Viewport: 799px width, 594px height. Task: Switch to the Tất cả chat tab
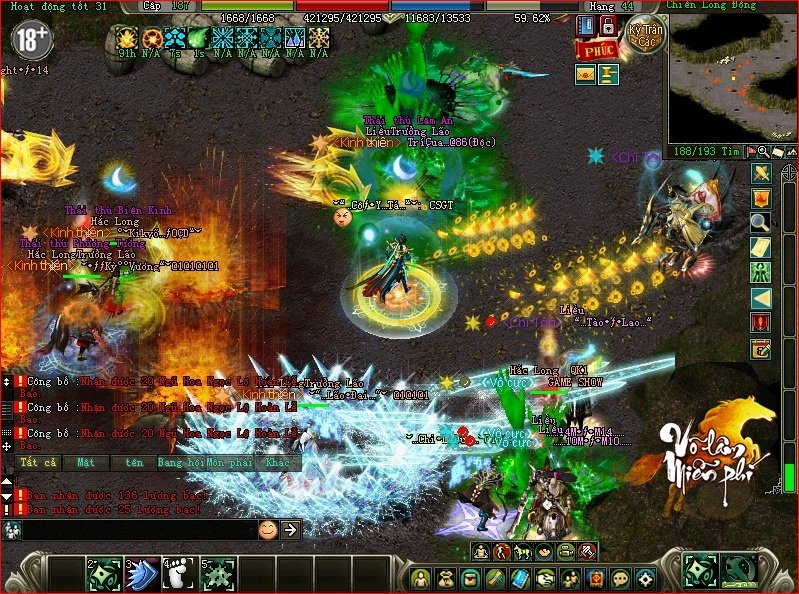(35, 463)
